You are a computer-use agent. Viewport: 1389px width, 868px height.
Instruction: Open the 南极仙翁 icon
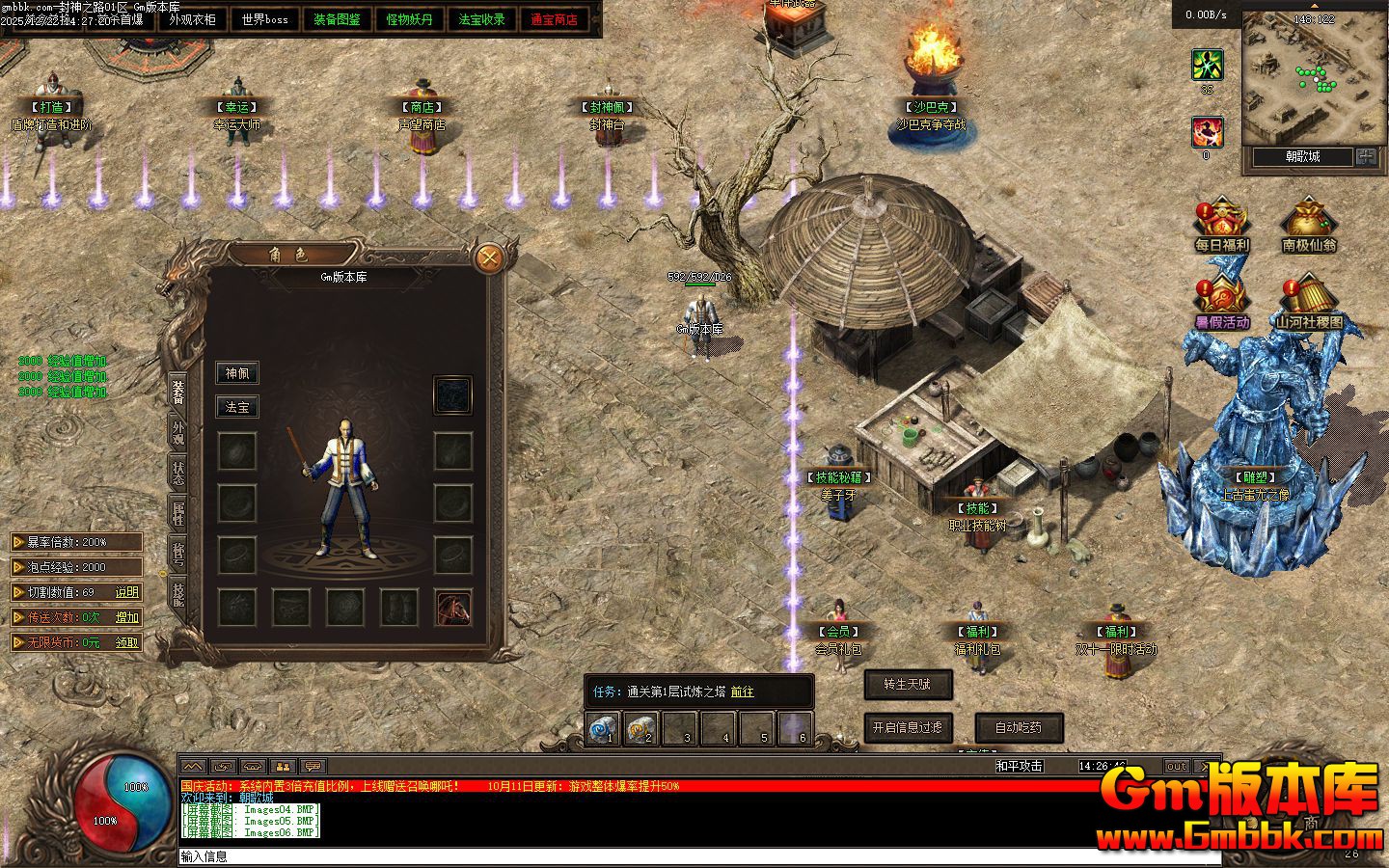point(1308,227)
